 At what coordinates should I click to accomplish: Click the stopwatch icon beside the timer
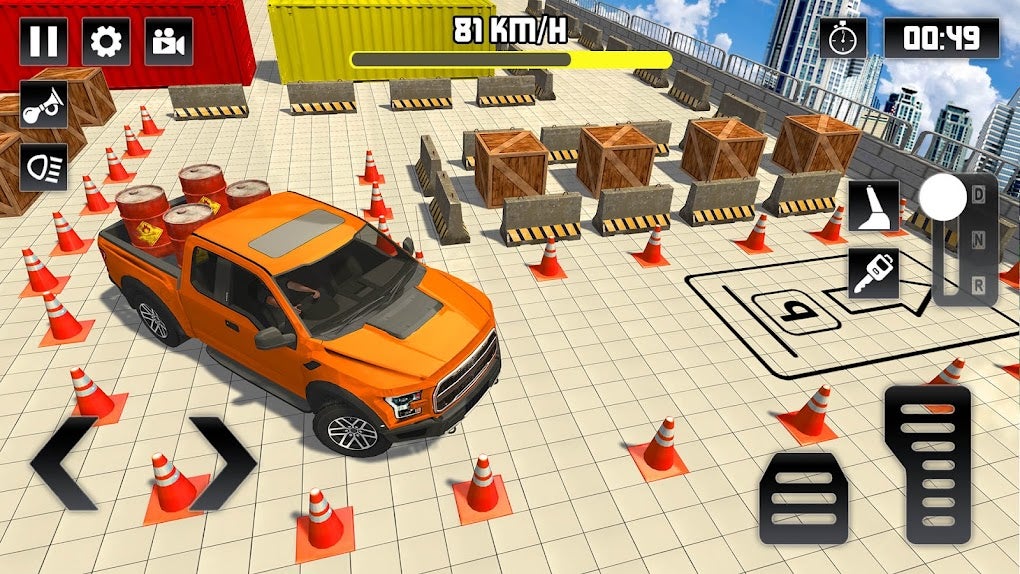point(843,38)
